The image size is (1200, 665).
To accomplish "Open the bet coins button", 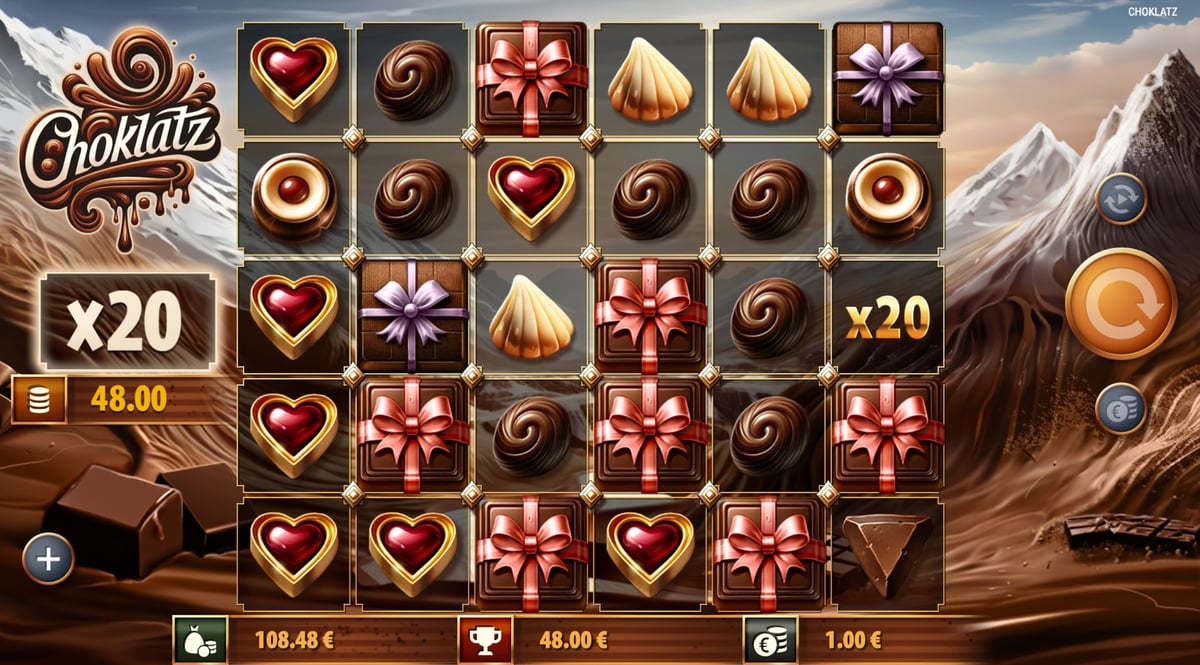I will pos(1120,408).
